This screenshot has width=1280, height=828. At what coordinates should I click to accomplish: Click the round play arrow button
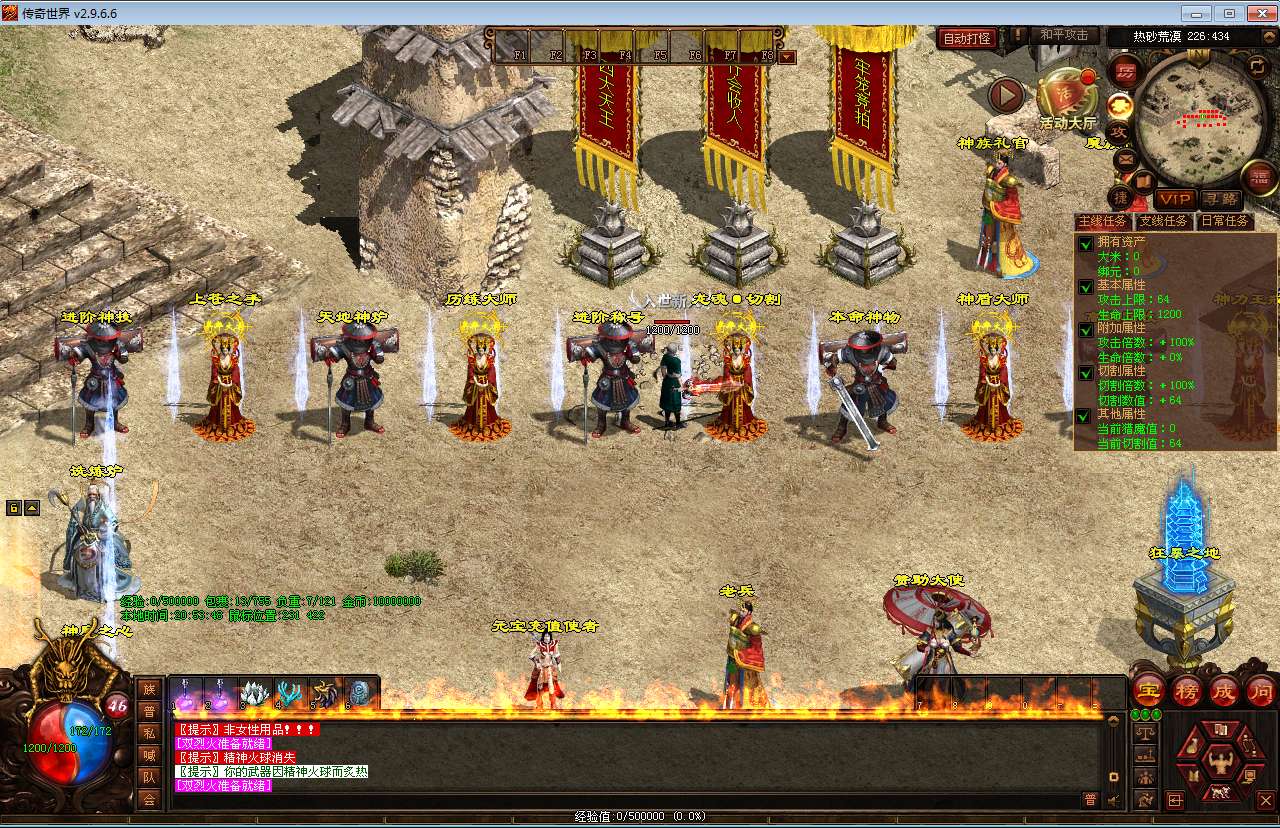pyautogui.click(x=1006, y=96)
